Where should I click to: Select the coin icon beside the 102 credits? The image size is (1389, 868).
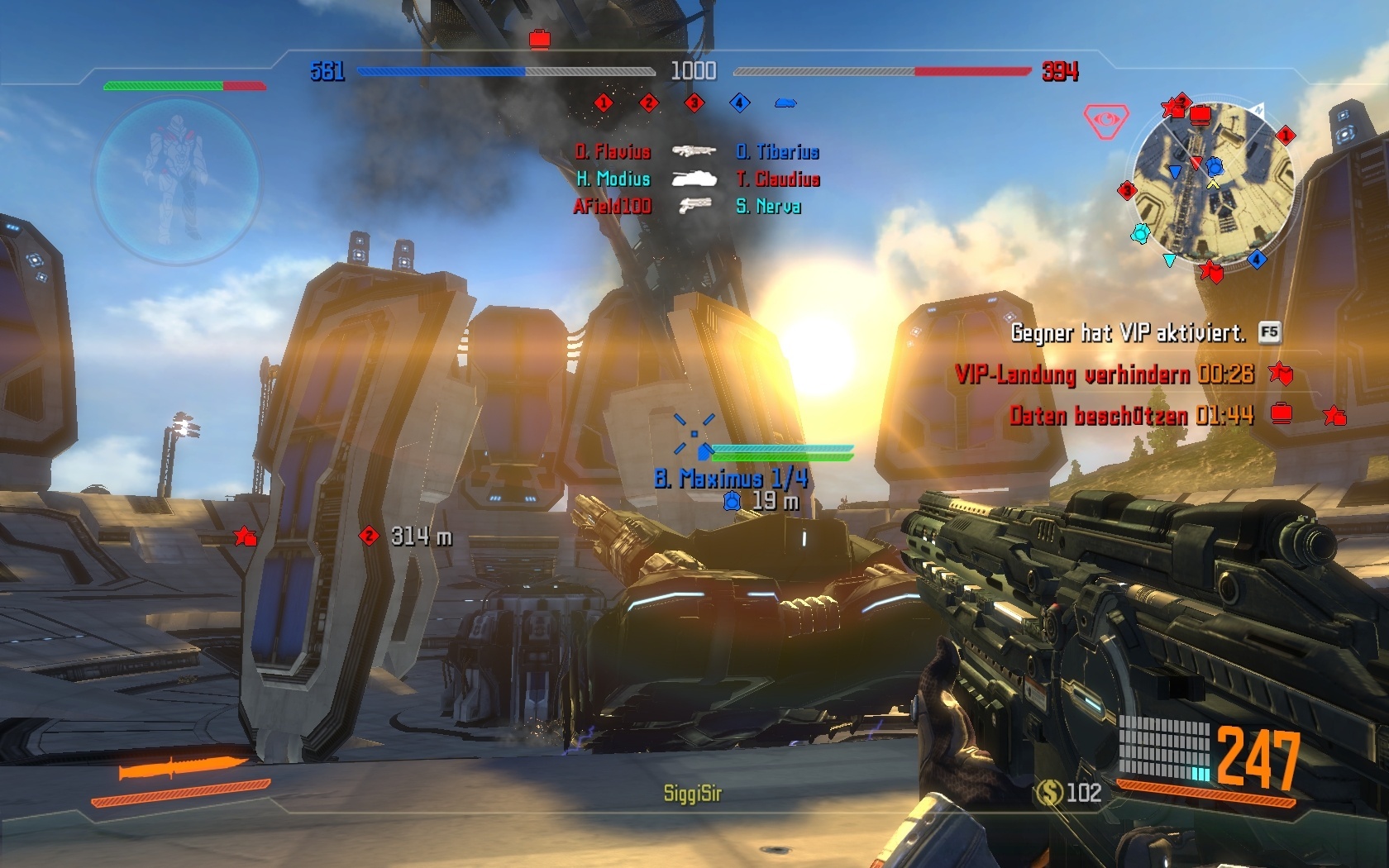point(1050,794)
